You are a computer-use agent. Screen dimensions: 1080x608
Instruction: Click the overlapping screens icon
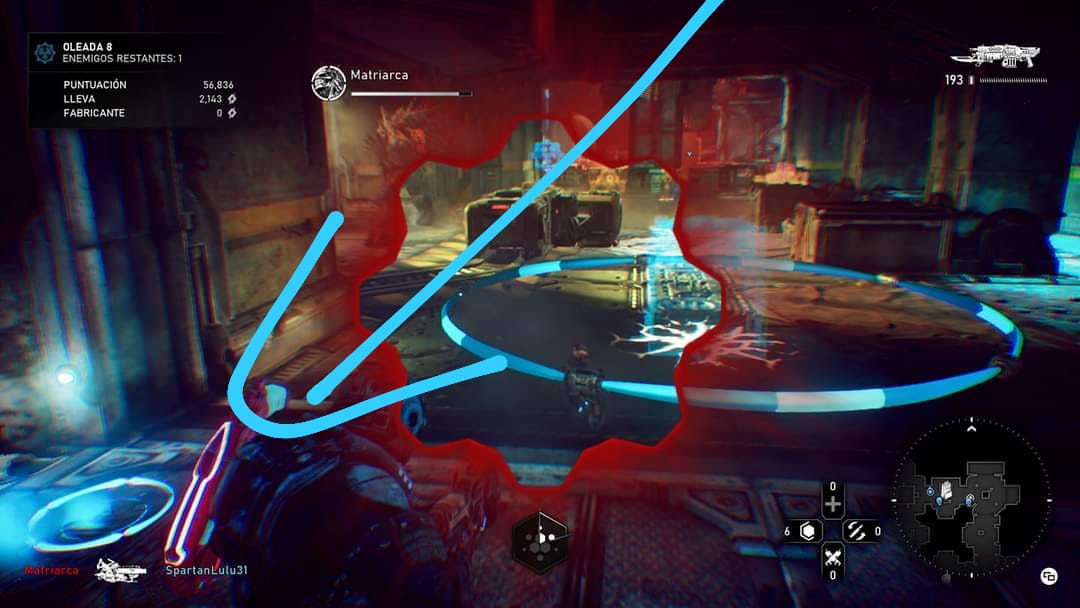(1049, 575)
